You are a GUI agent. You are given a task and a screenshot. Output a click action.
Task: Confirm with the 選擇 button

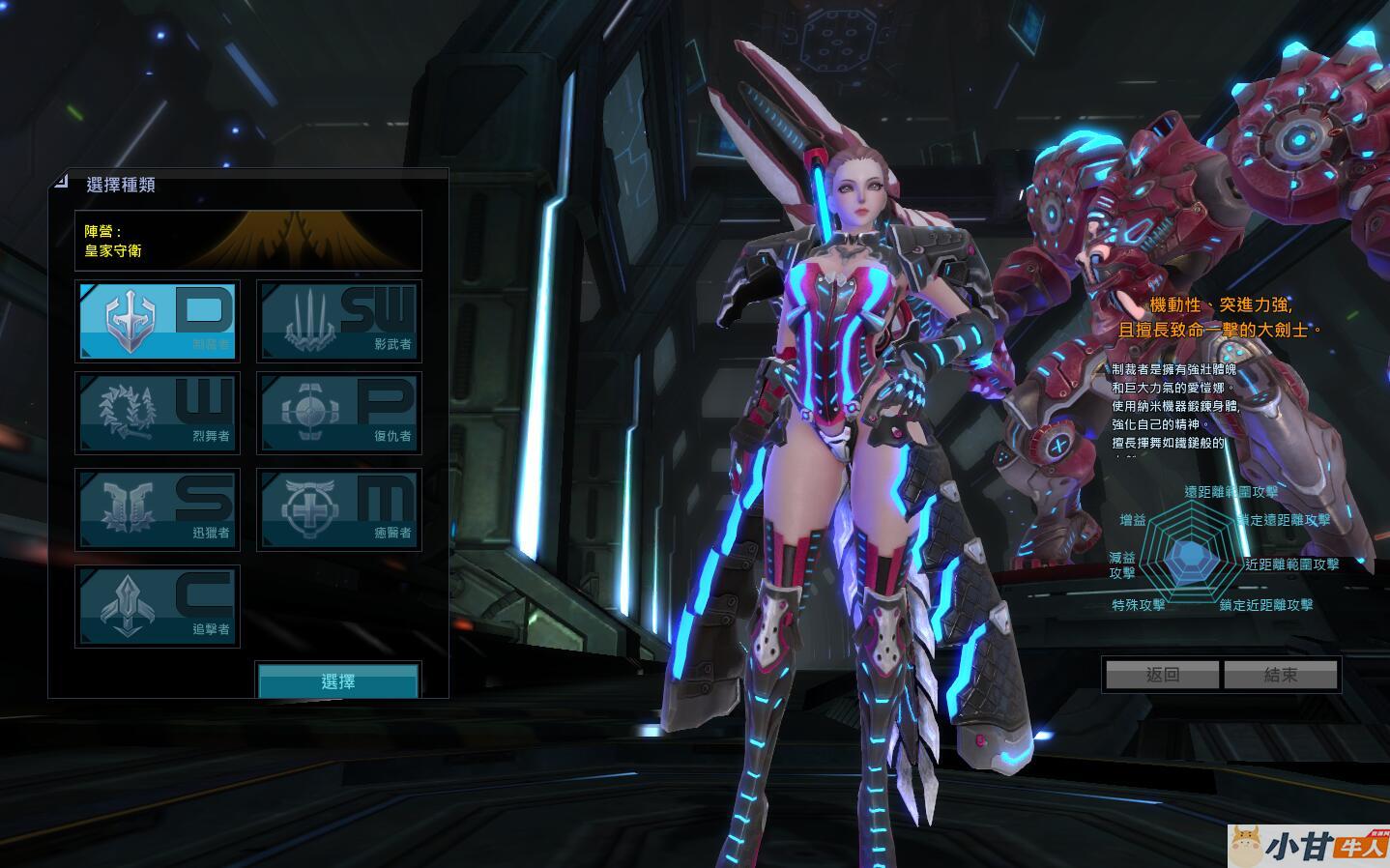click(338, 680)
